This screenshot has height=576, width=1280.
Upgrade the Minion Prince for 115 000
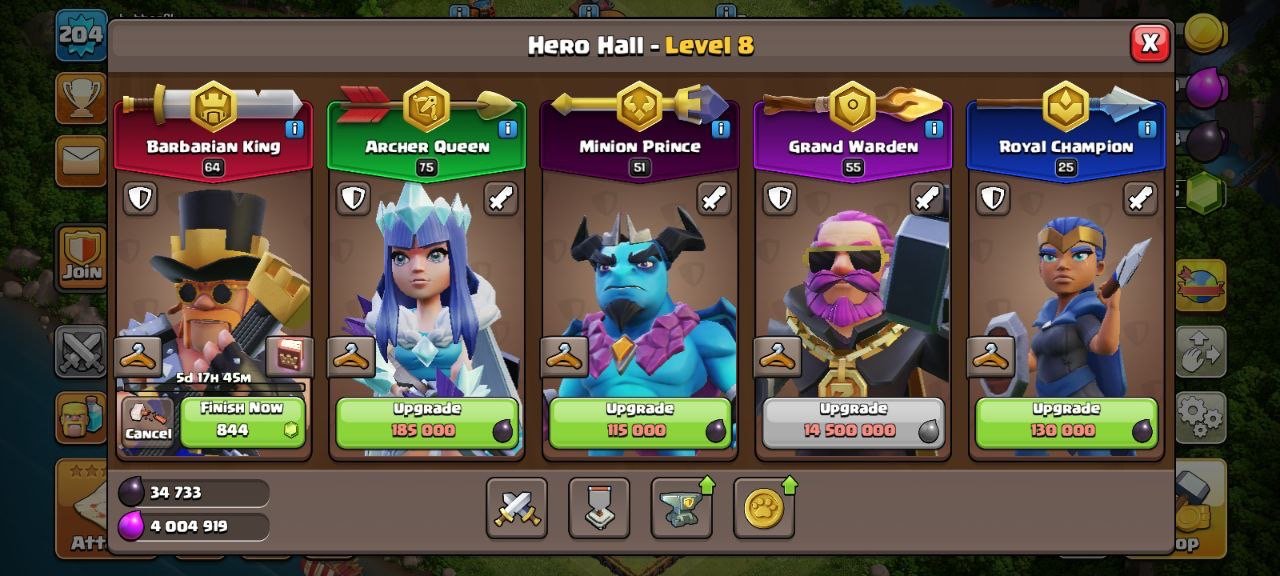point(640,422)
